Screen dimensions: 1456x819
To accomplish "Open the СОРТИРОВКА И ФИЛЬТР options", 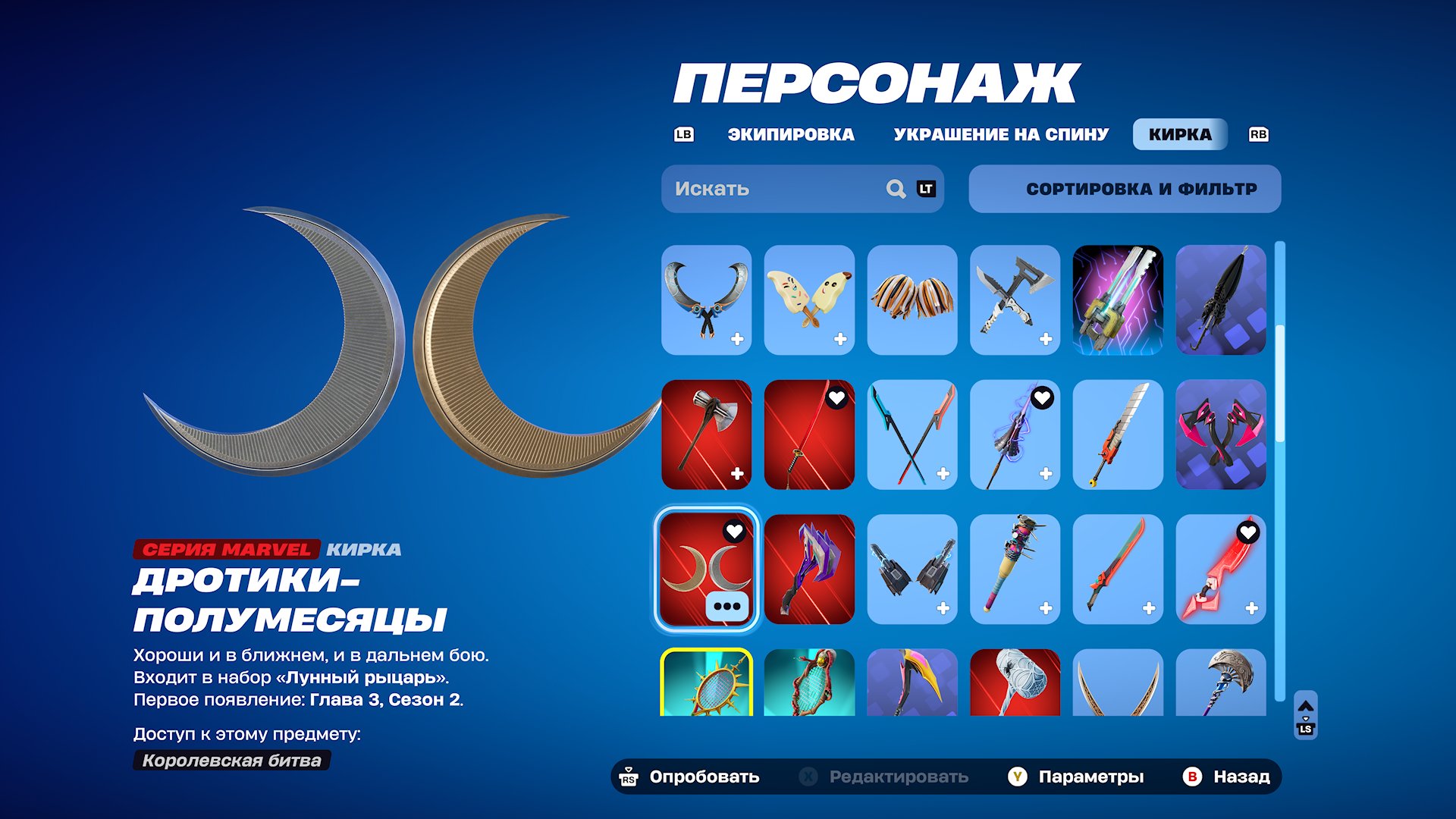I will click(x=1123, y=189).
